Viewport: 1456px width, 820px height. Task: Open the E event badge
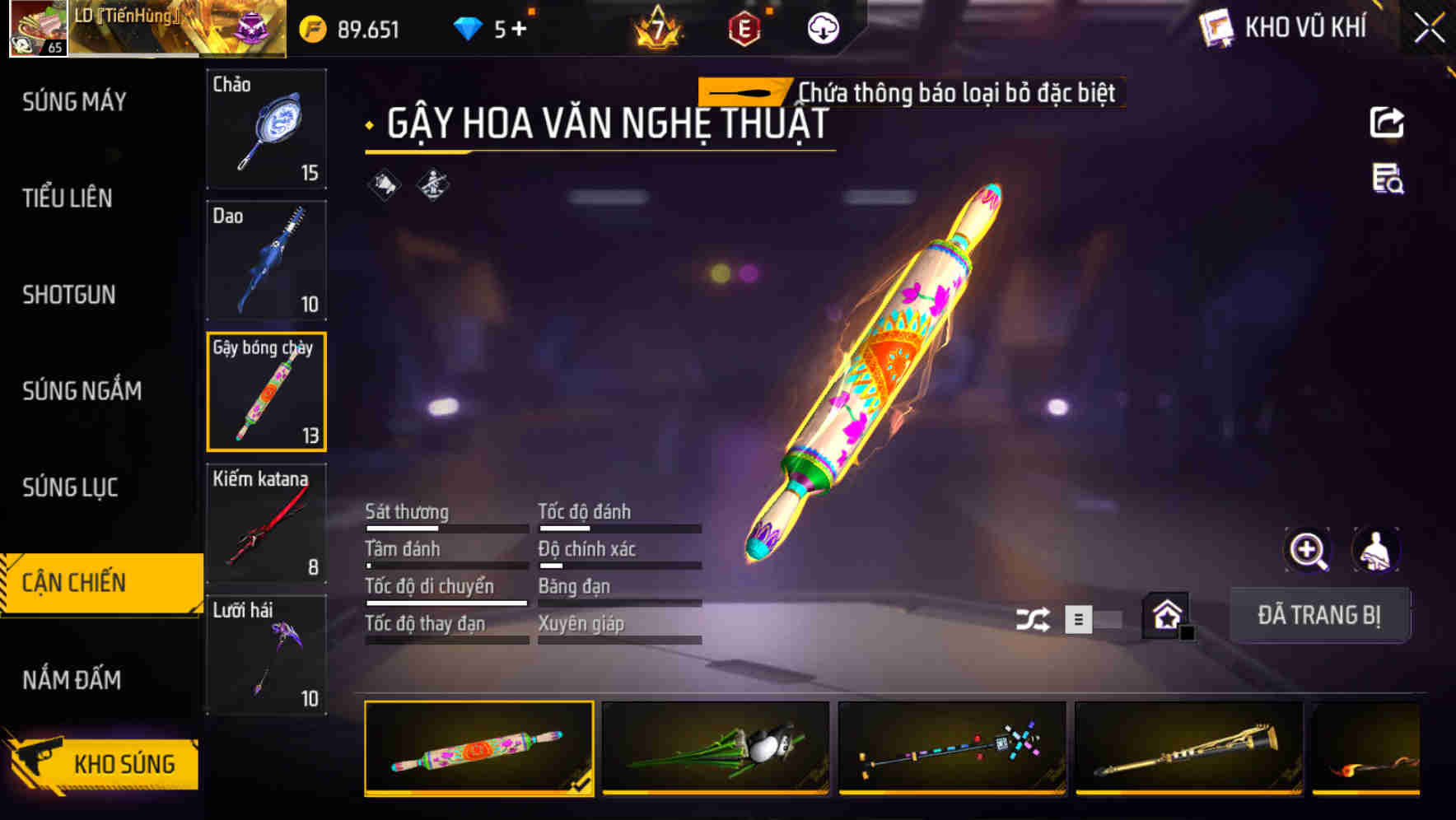(x=744, y=27)
